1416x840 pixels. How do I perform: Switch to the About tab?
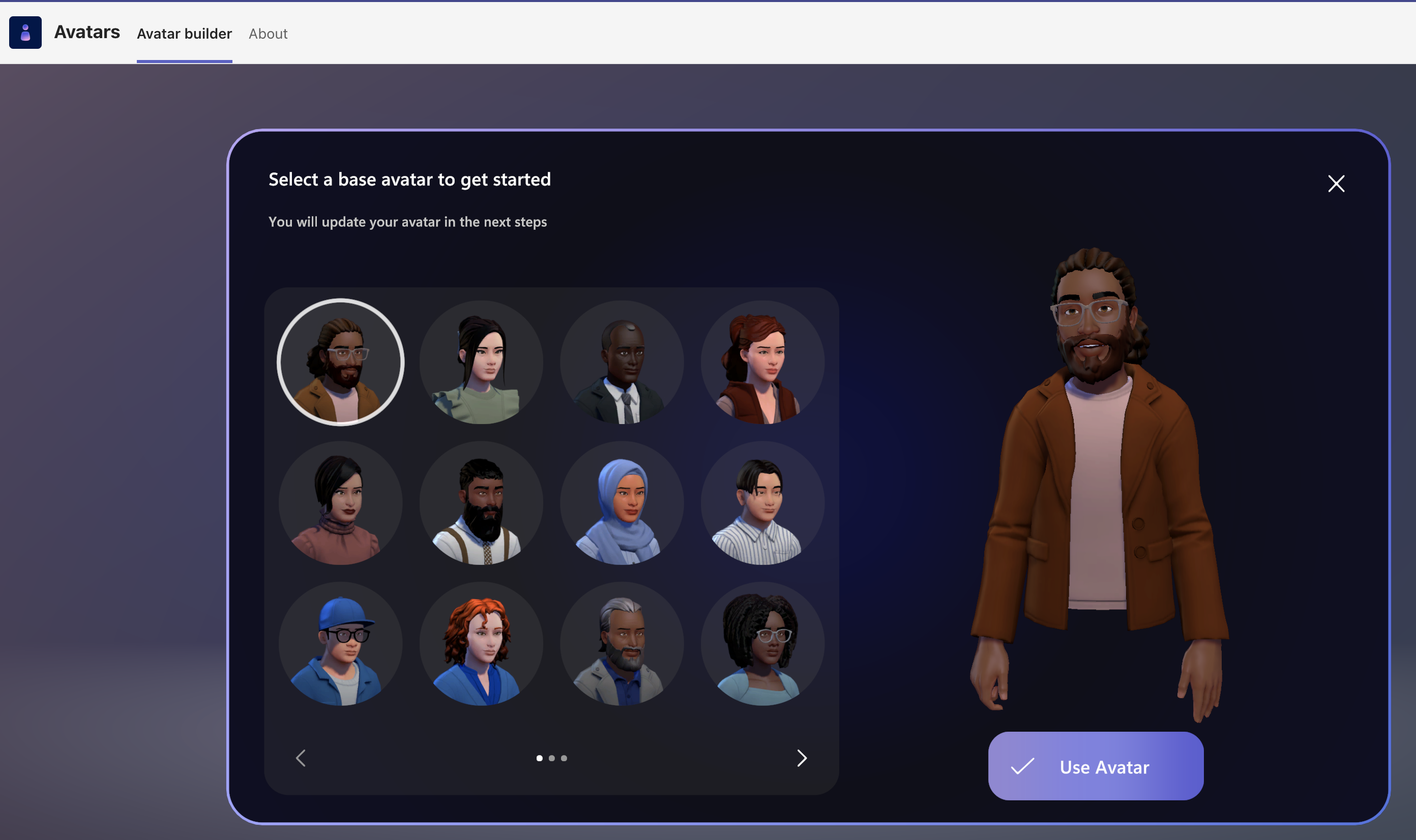[268, 34]
